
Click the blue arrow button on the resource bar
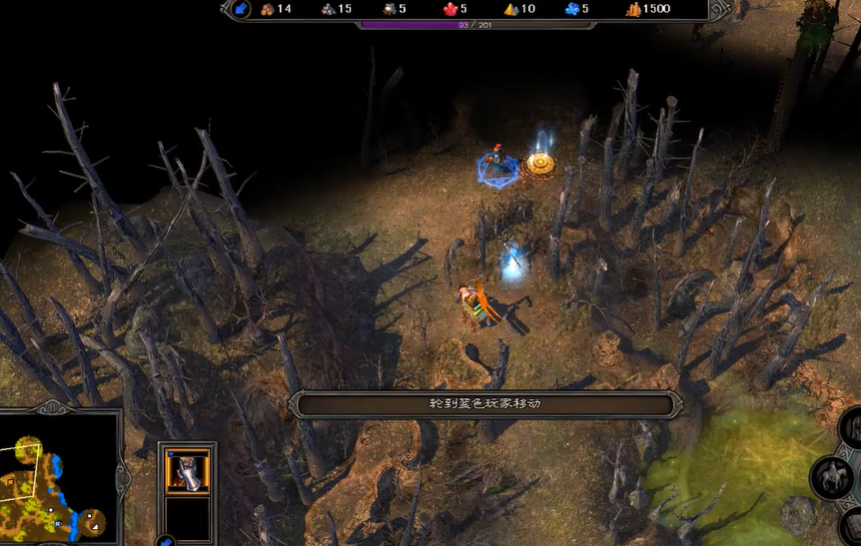coord(241,10)
